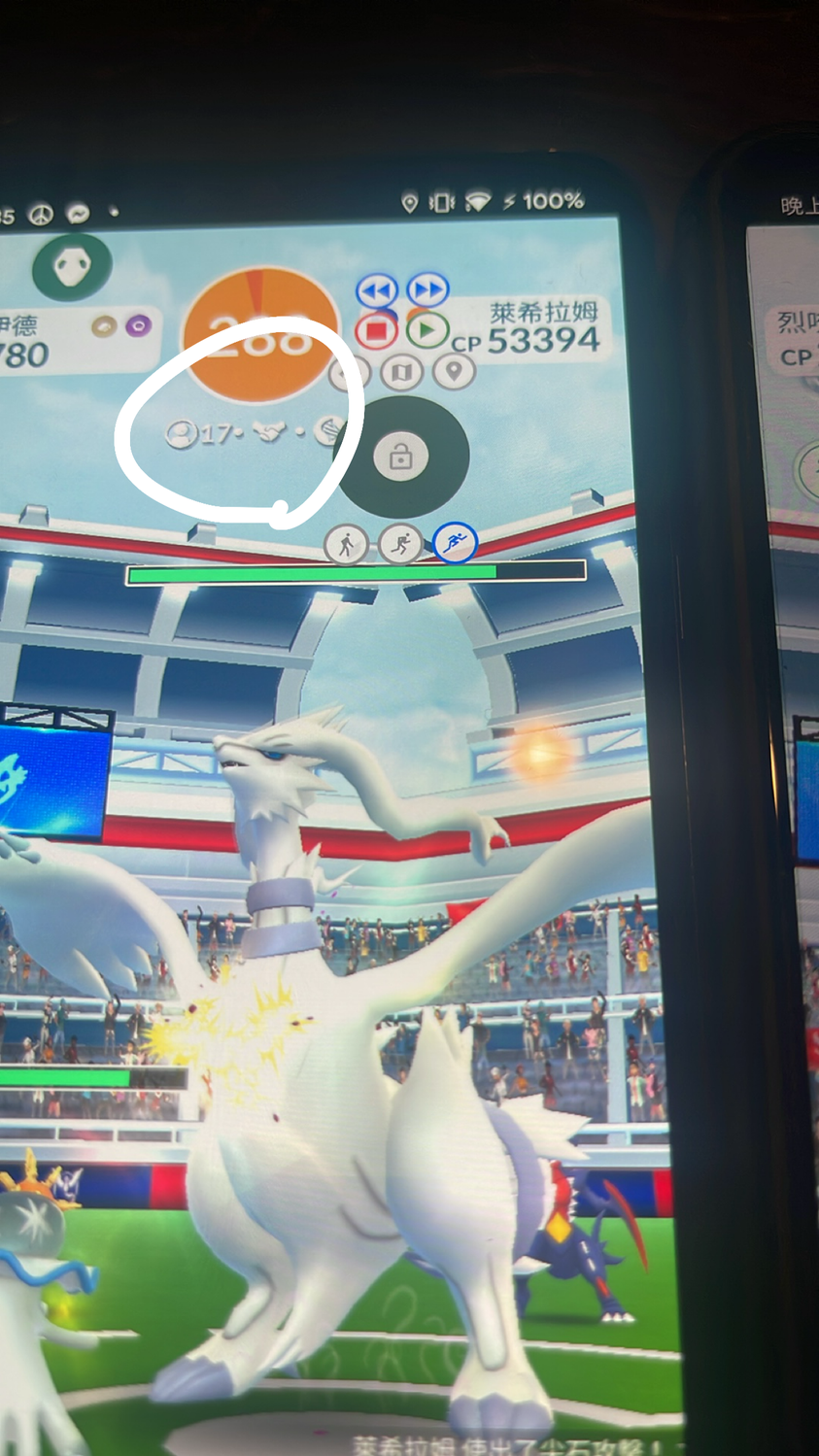Click the green play button
Viewport: 819px width, 1456px height.
[426, 330]
